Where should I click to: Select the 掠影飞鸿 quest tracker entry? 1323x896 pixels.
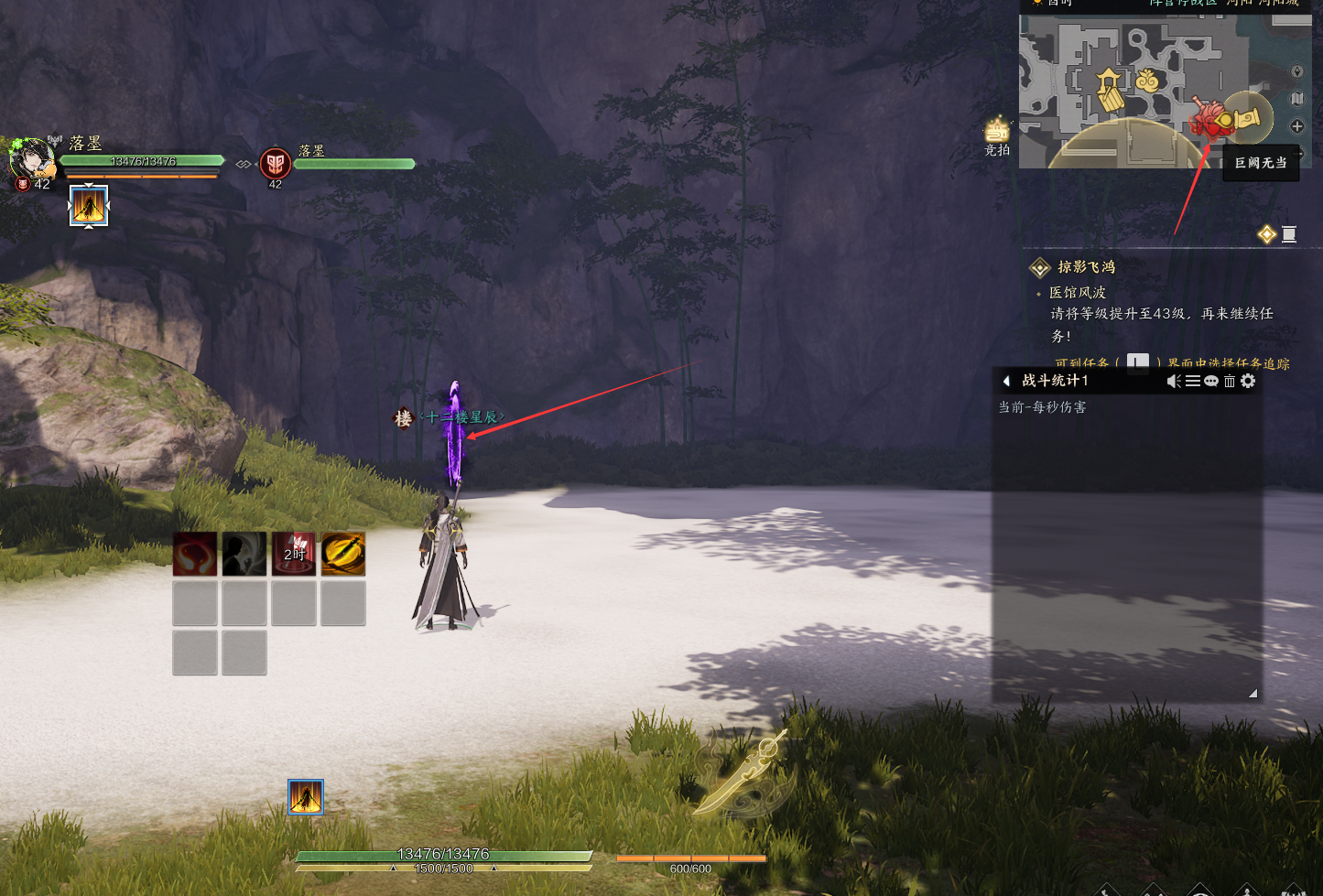(1086, 267)
